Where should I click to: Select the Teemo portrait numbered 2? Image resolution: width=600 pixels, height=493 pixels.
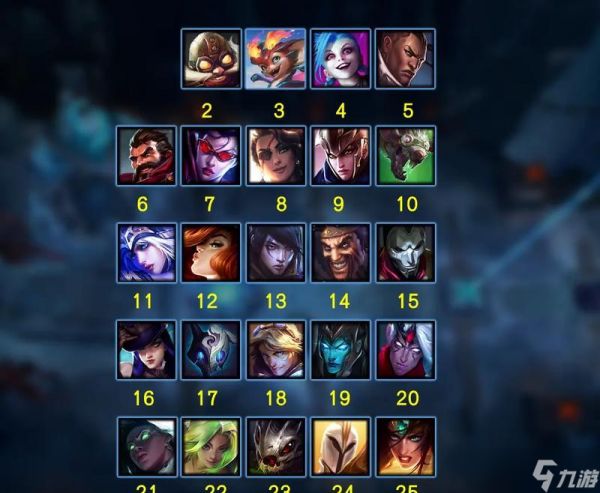[x=211, y=59]
